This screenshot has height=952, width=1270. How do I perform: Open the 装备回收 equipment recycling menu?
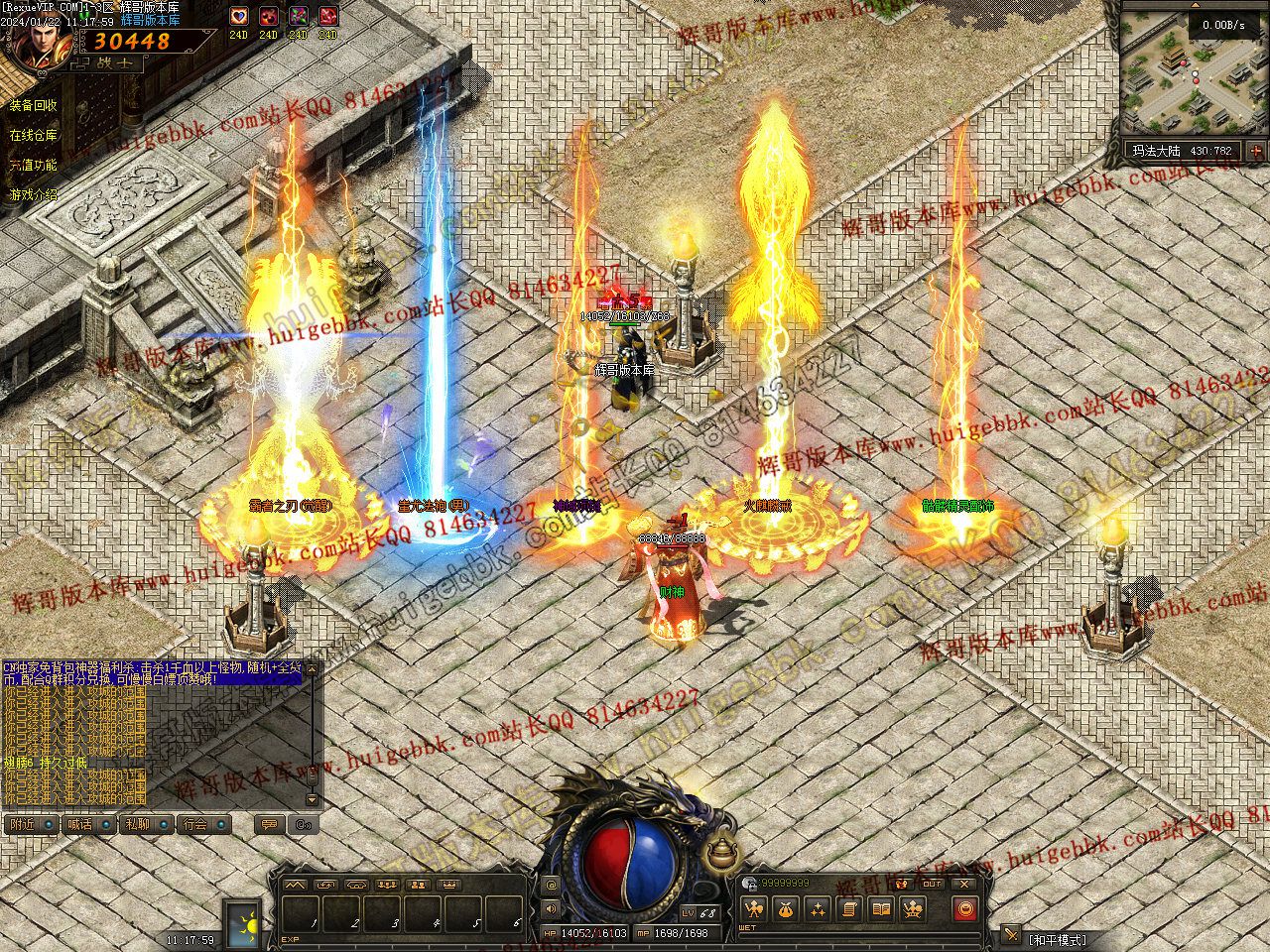[34, 106]
